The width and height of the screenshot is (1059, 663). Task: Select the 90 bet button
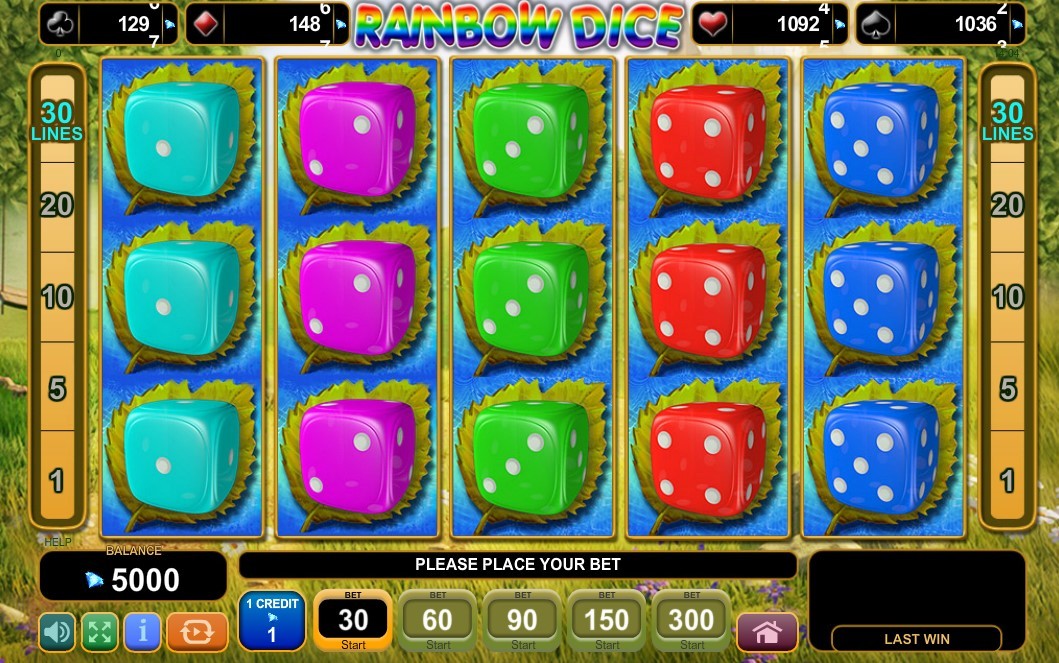522,620
